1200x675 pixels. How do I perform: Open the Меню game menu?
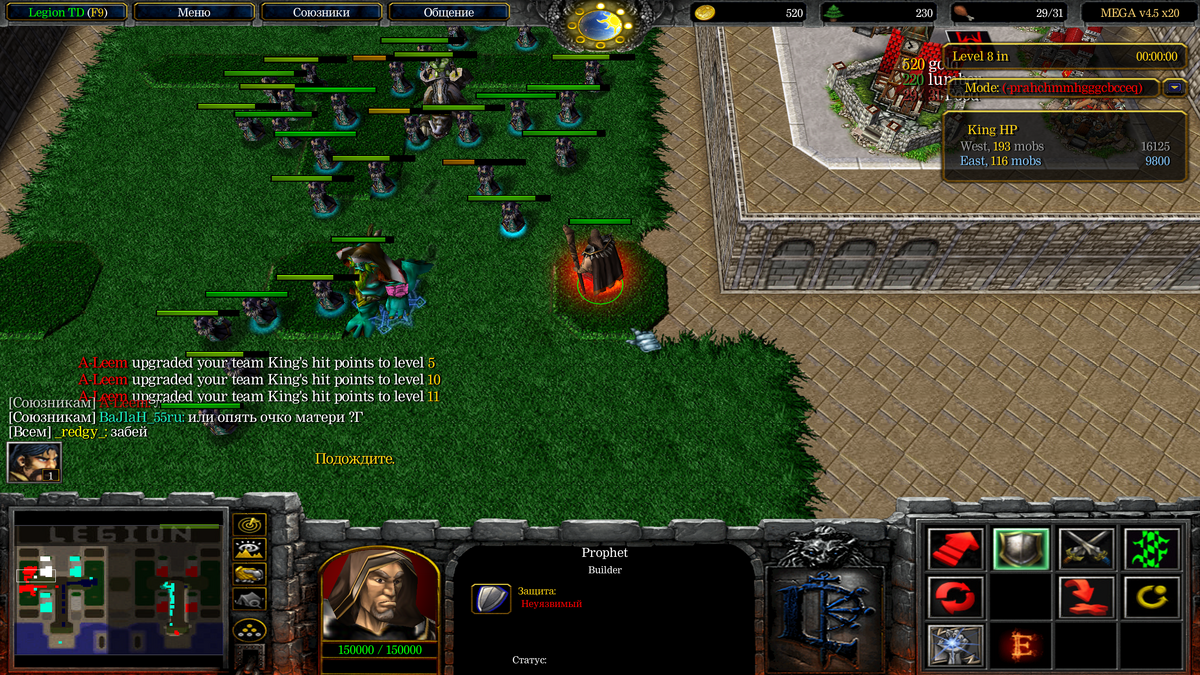click(x=193, y=13)
